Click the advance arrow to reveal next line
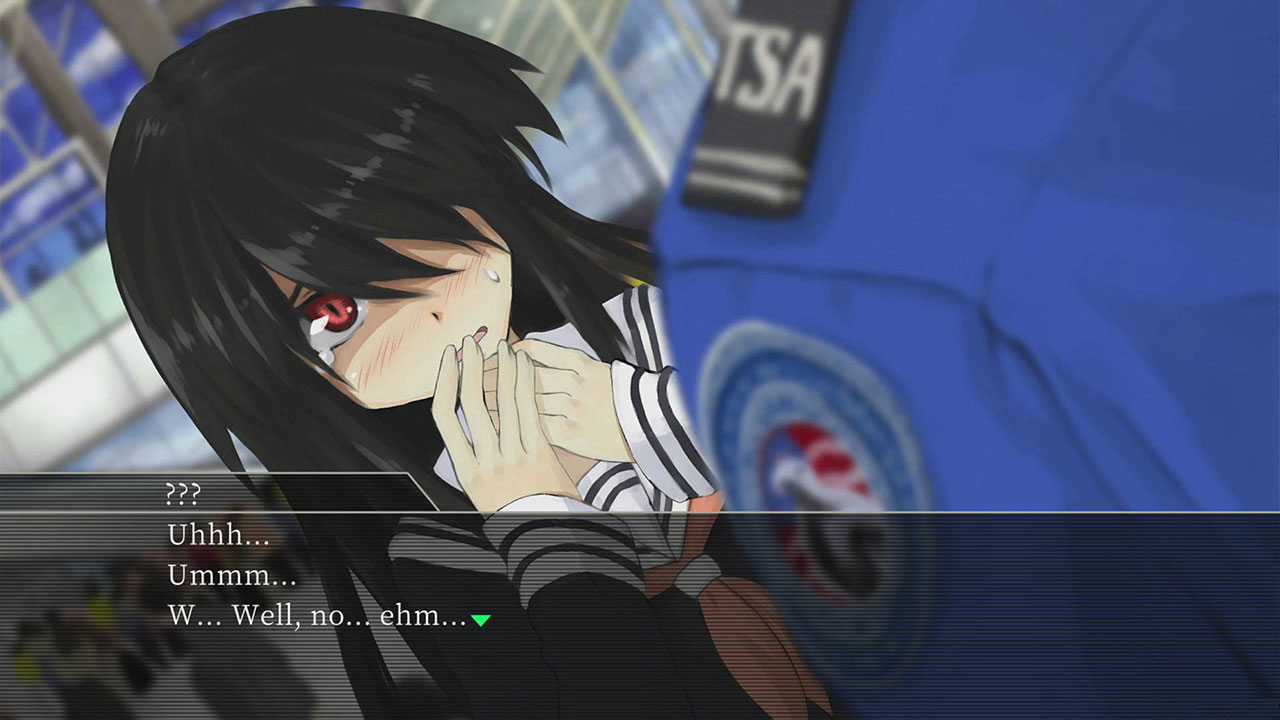This screenshot has width=1280, height=720. (480, 618)
